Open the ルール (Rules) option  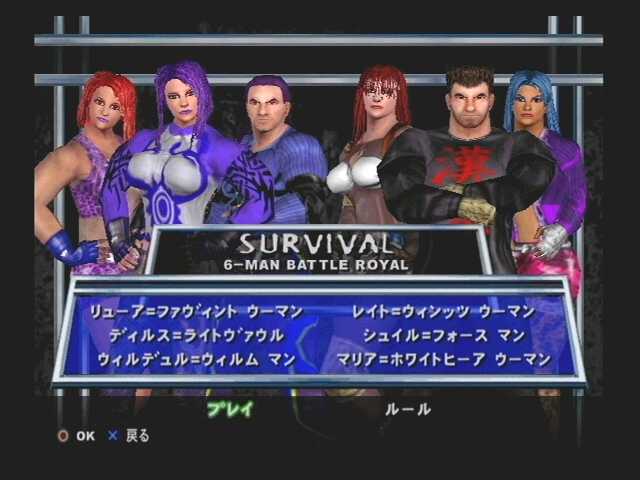(407, 409)
